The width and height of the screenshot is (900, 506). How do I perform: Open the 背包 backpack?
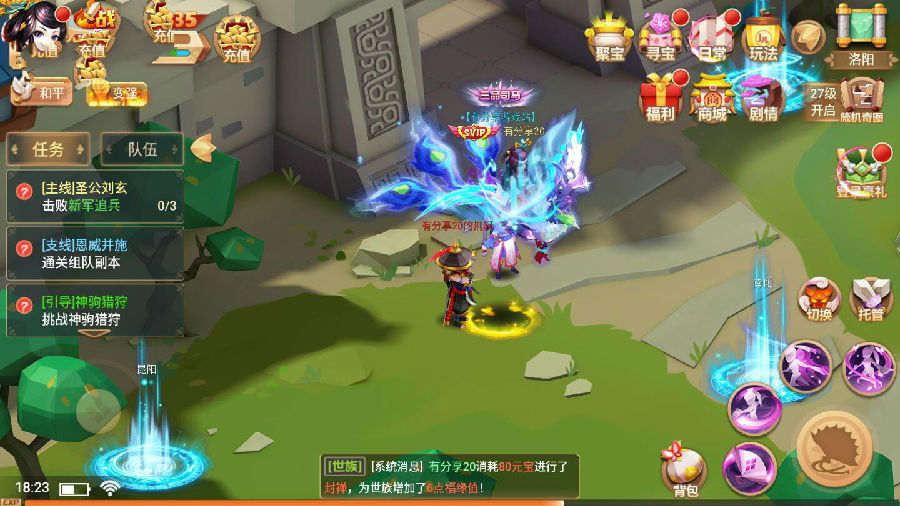[x=684, y=471]
